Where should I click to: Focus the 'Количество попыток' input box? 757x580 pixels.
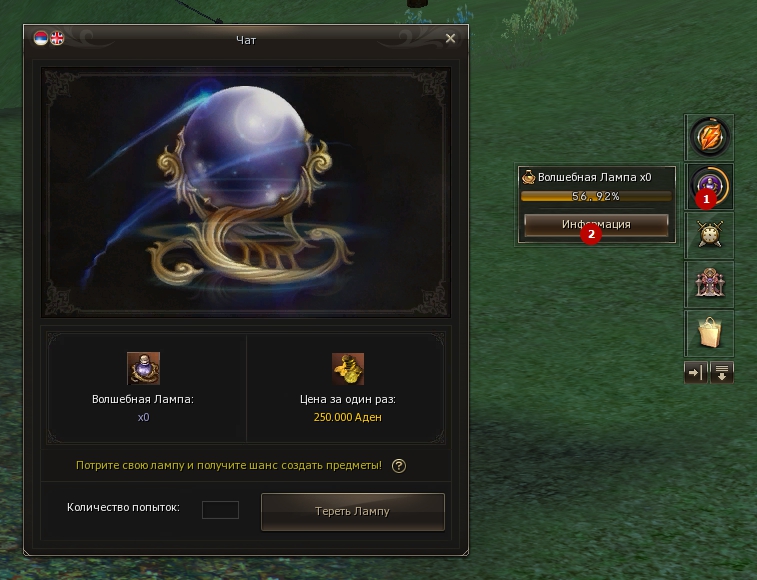click(220, 510)
